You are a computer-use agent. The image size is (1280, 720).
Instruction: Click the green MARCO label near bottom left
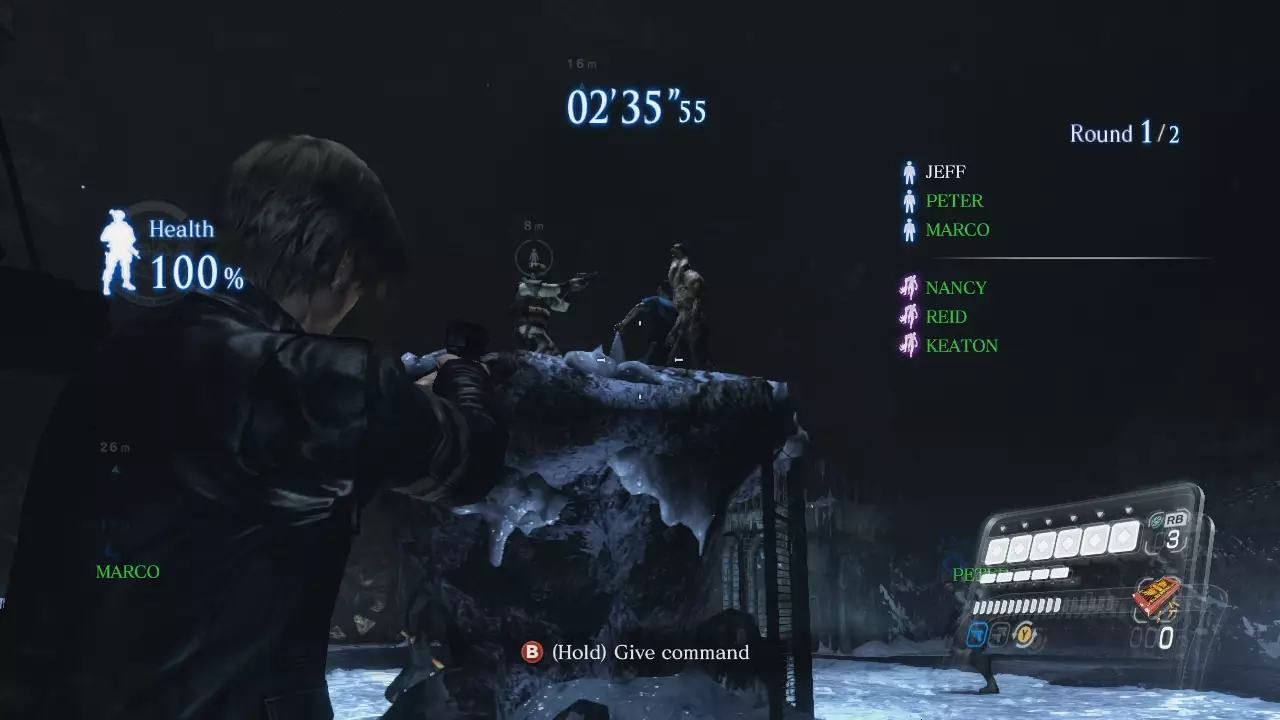click(x=126, y=571)
